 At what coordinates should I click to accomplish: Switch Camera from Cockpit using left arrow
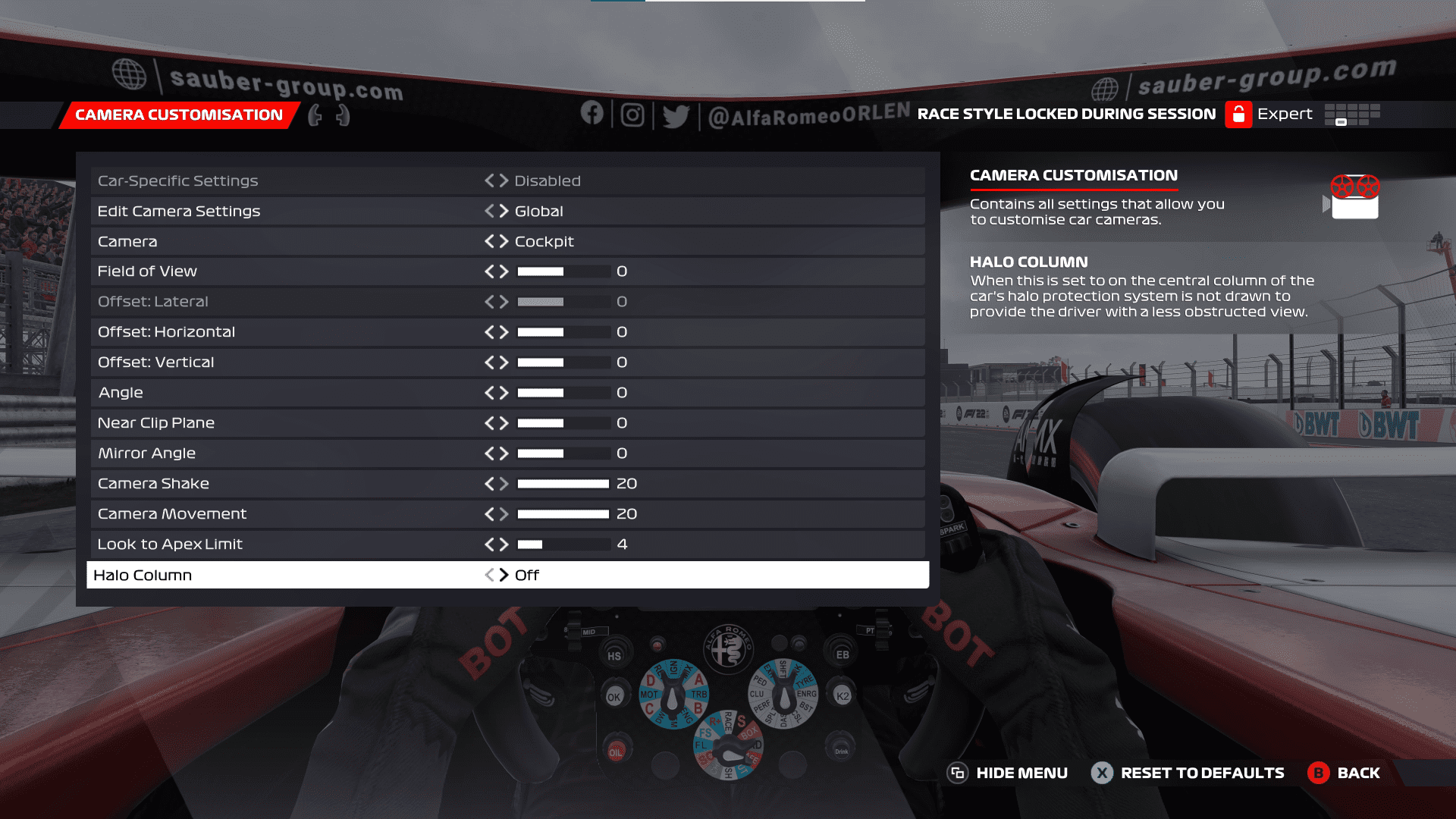click(x=489, y=241)
